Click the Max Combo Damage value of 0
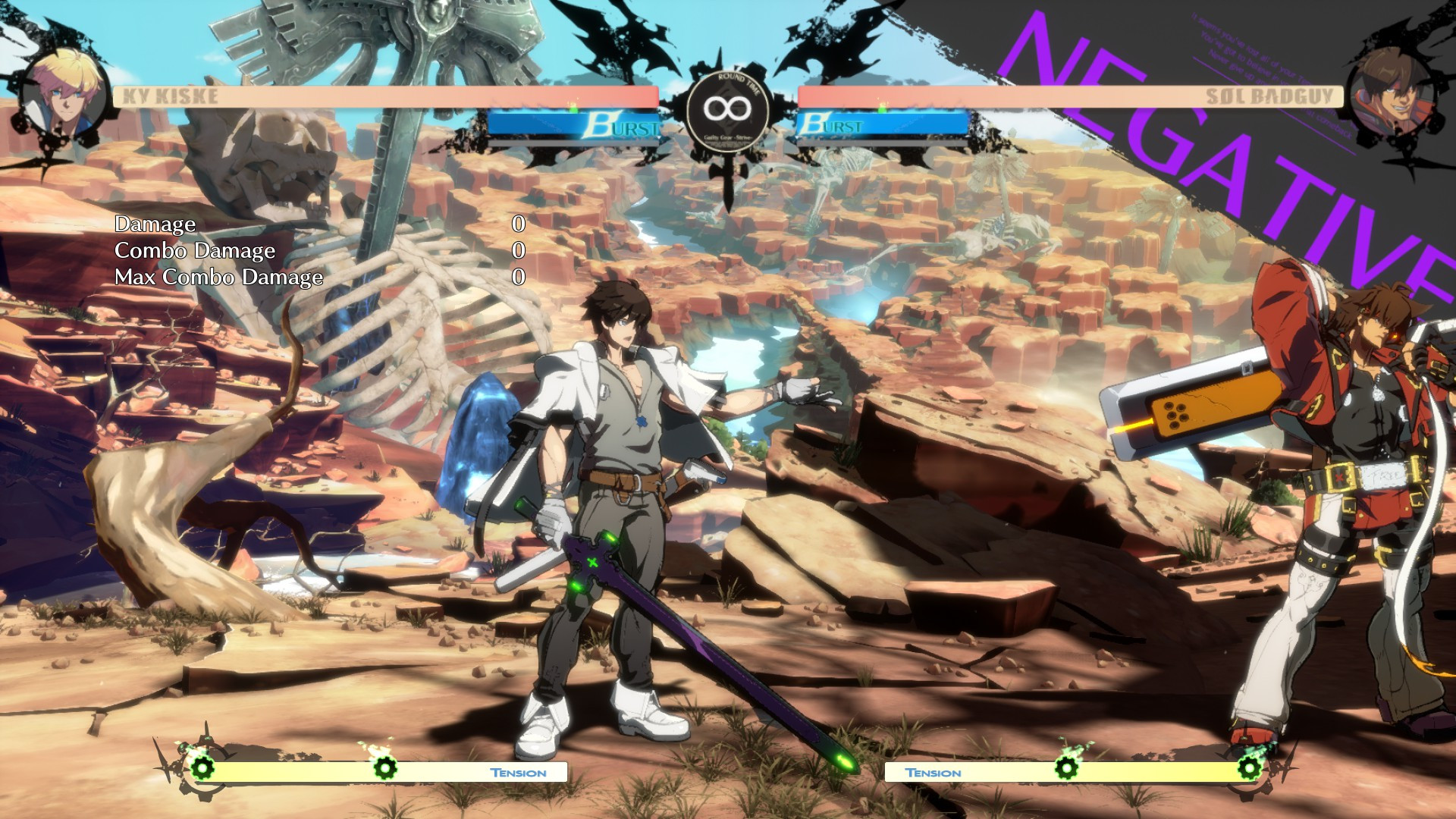 tap(519, 278)
